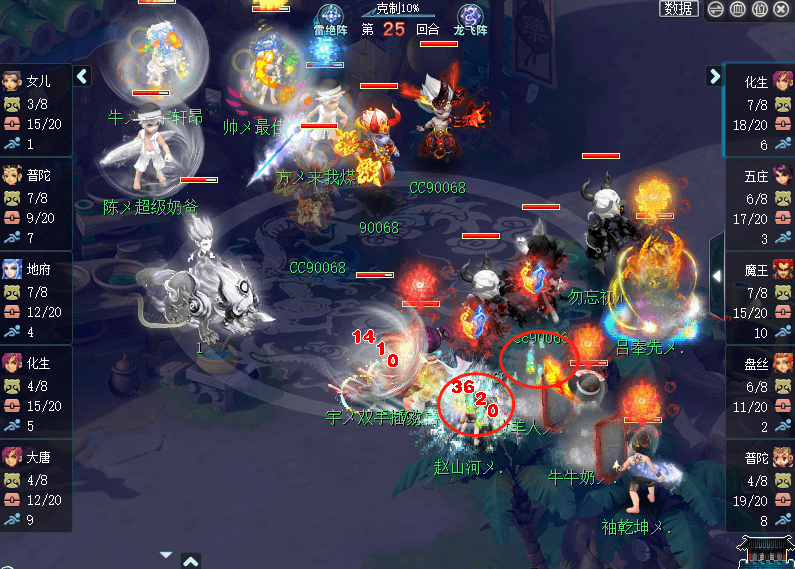This screenshot has height=569, width=795.
Task: View the 龙飞阵 formation icon
Action: 470,17
